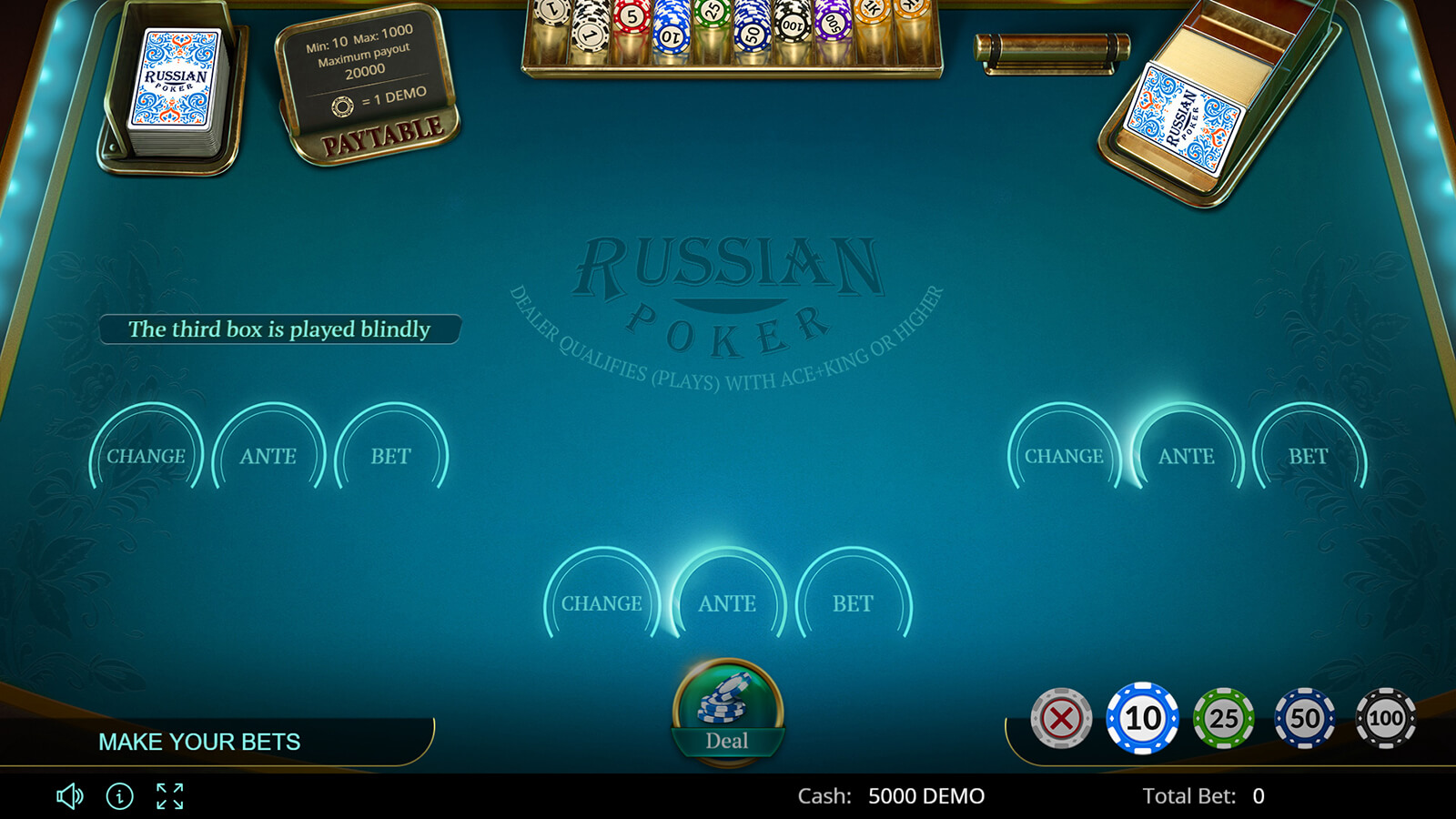Place a chip on the center ANTE circle

pyautogui.click(x=727, y=602)
